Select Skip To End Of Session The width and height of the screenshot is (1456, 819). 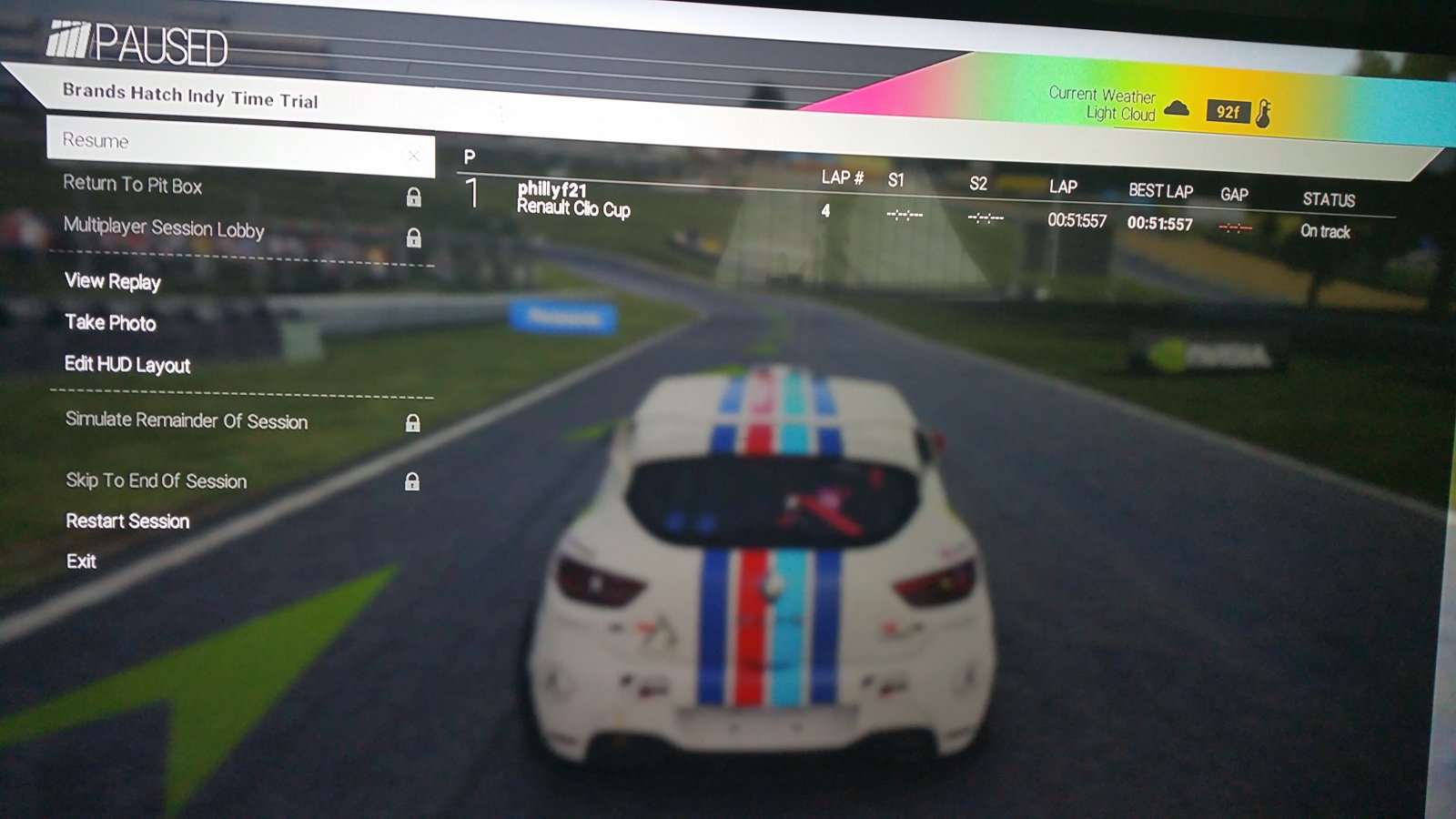click(x=157, y=480)
